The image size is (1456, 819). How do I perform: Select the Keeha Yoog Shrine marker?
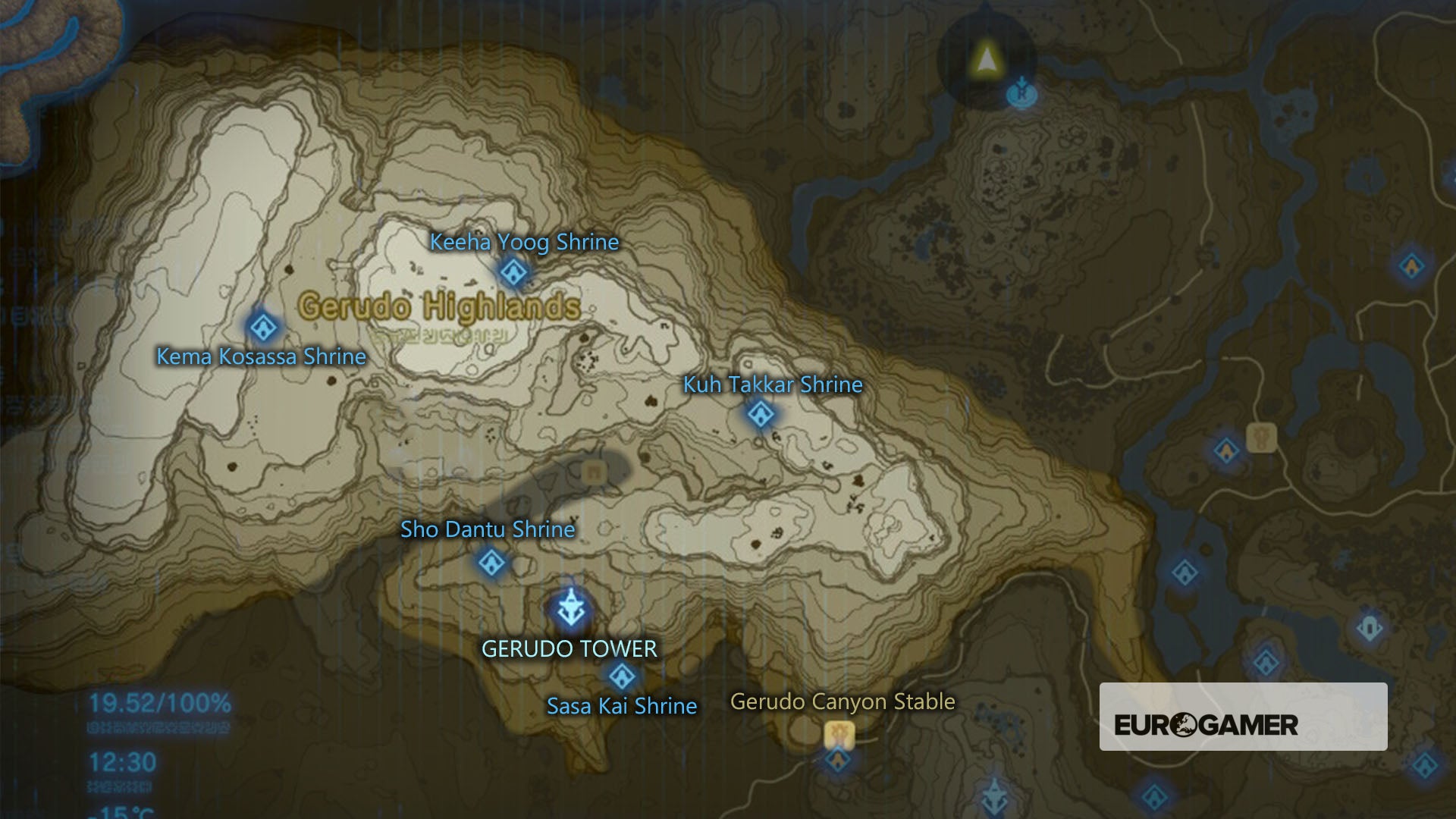(x=513, y=271)
